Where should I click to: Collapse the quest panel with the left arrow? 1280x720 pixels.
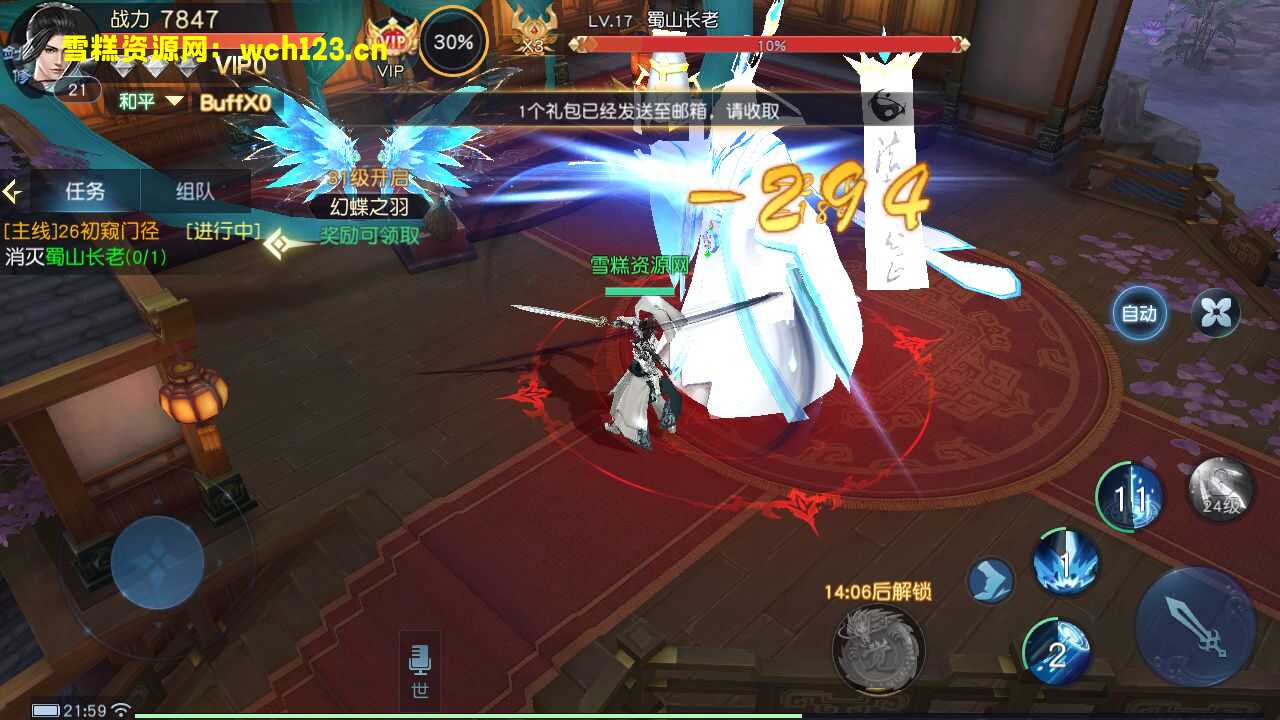tap(12, 191)
